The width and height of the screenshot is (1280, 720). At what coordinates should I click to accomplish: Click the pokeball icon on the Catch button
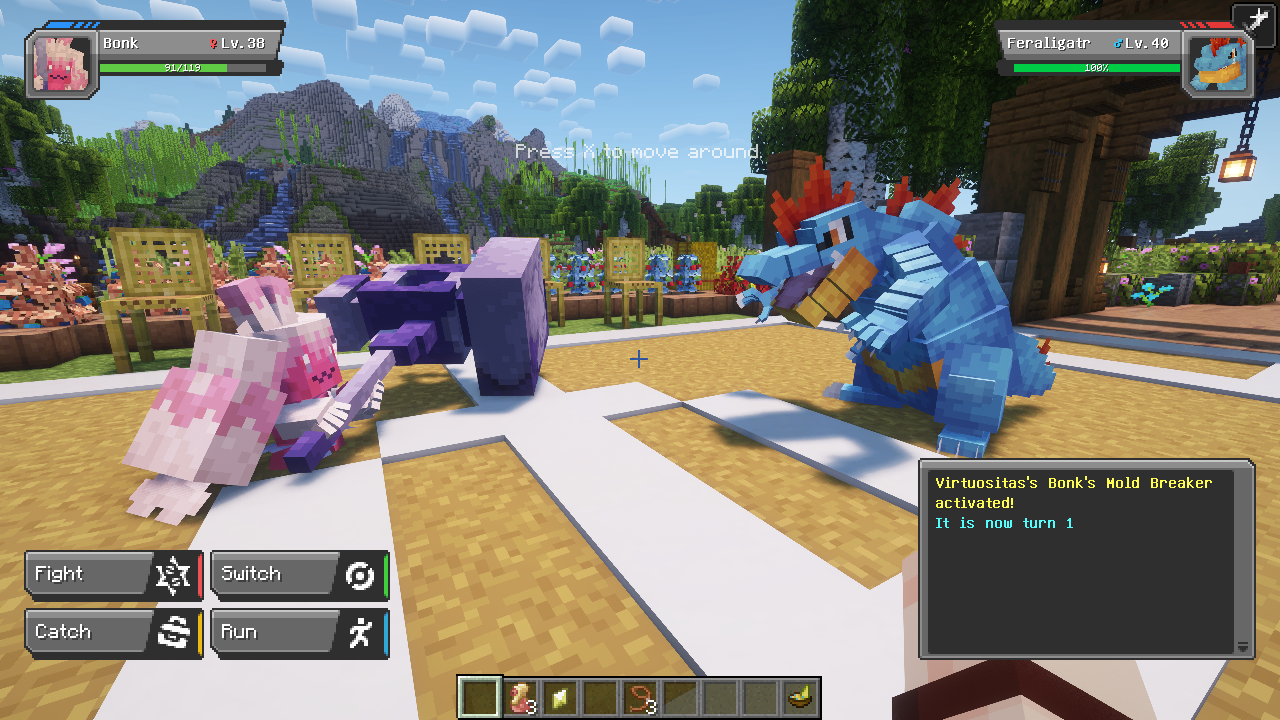click(174, 631)
